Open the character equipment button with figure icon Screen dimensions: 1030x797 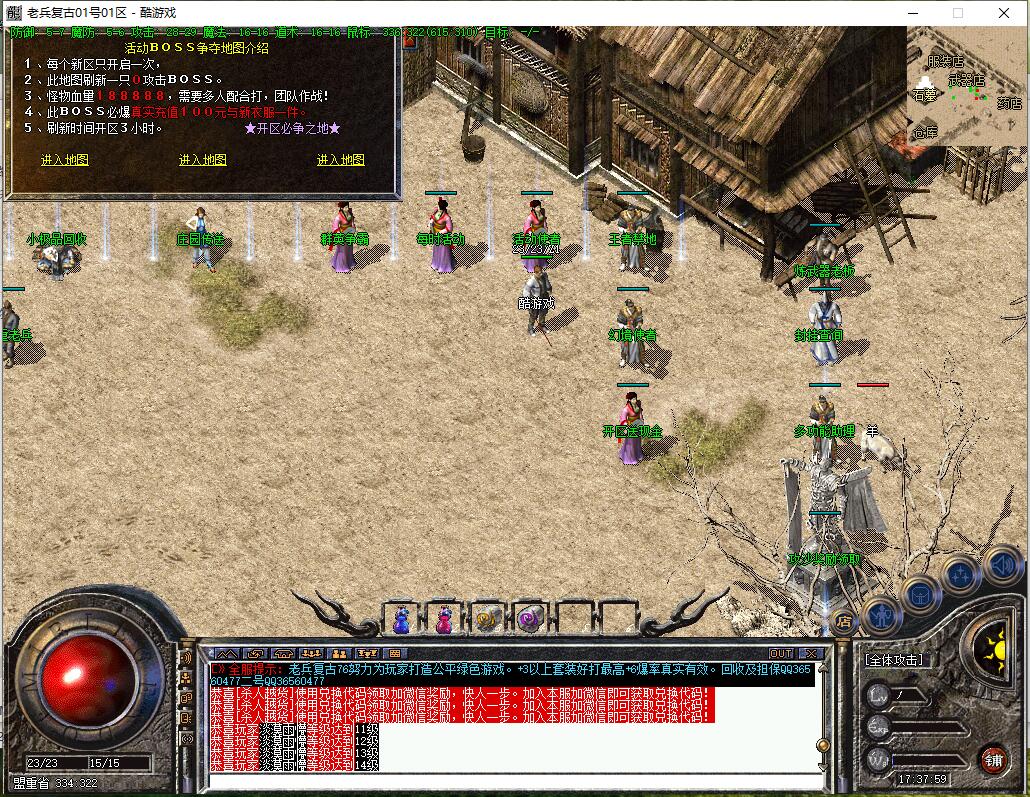(x=883, y=616)
